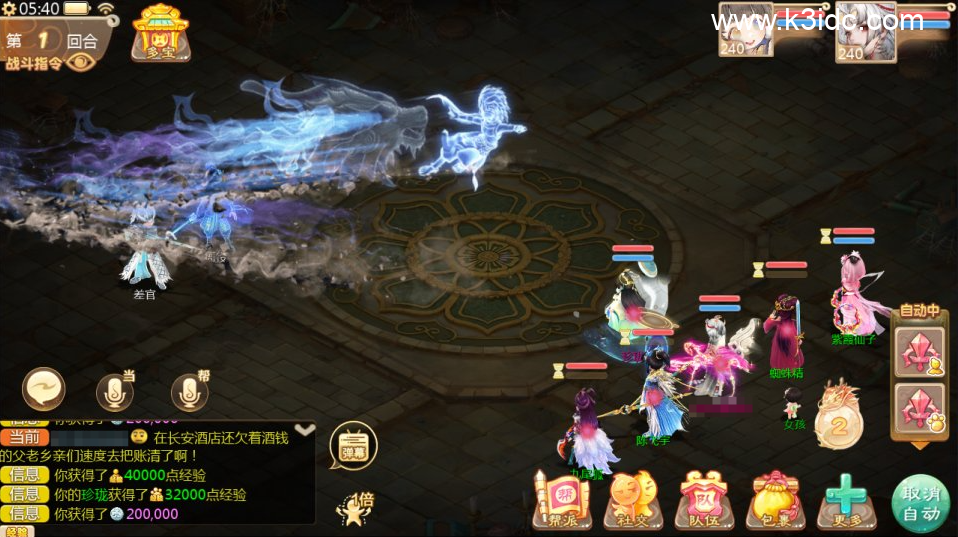Open the 多宝 treasure shop icon

click(x=160, y=33)
